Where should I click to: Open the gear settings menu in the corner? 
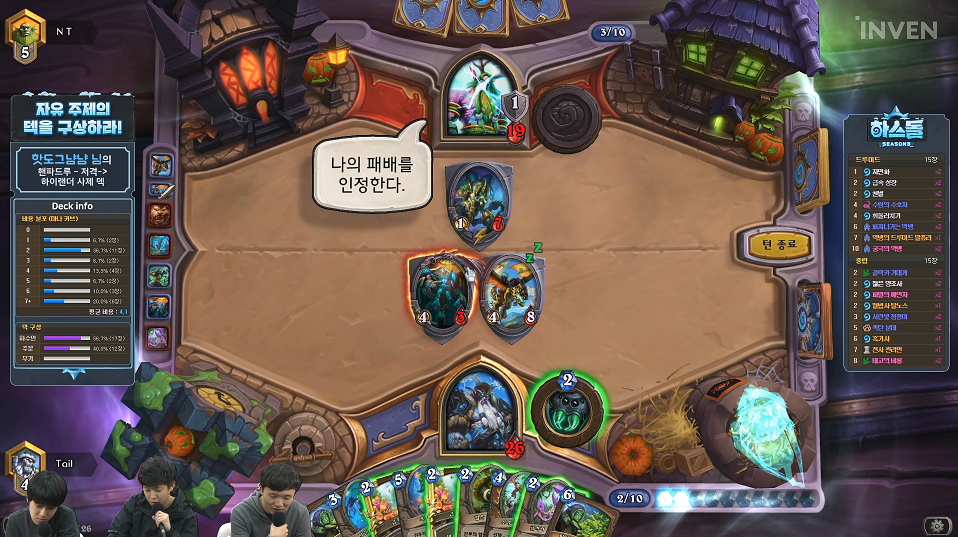(x=936, y=524)
